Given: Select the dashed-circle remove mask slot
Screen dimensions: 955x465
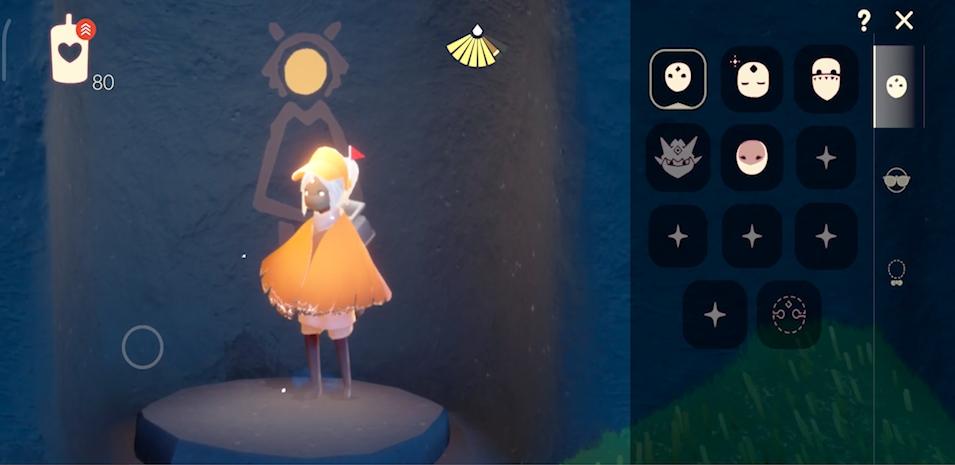Looking at the screenshot, I should pyautogui.click(x=789, y=314).
